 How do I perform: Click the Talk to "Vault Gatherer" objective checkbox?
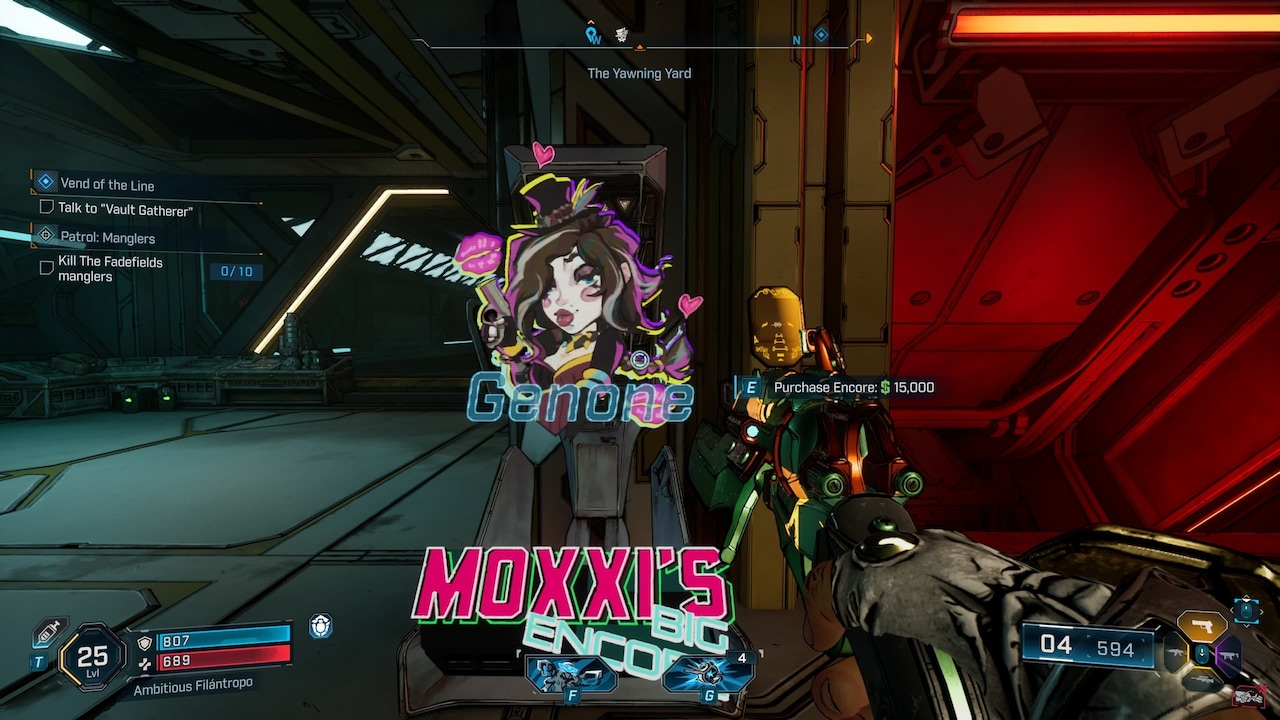click(x=46, y=208)
